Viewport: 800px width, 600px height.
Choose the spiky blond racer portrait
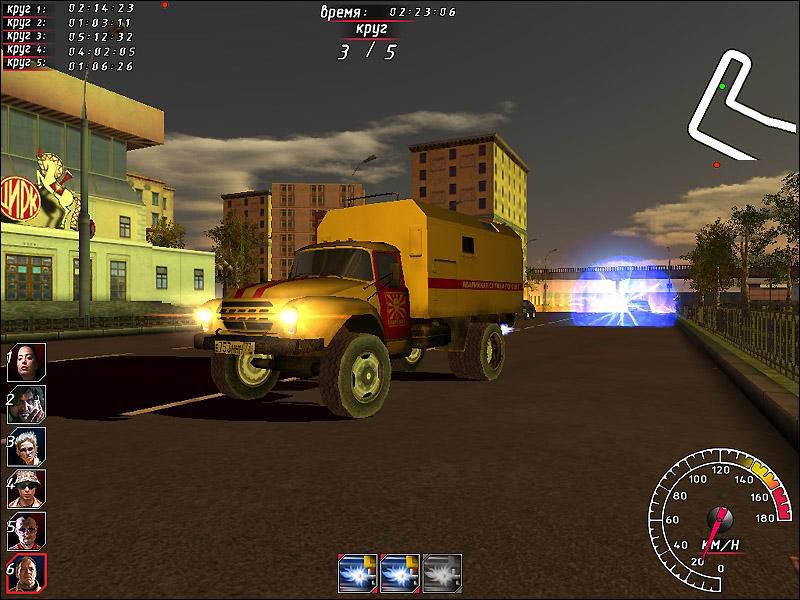(27, 446)
